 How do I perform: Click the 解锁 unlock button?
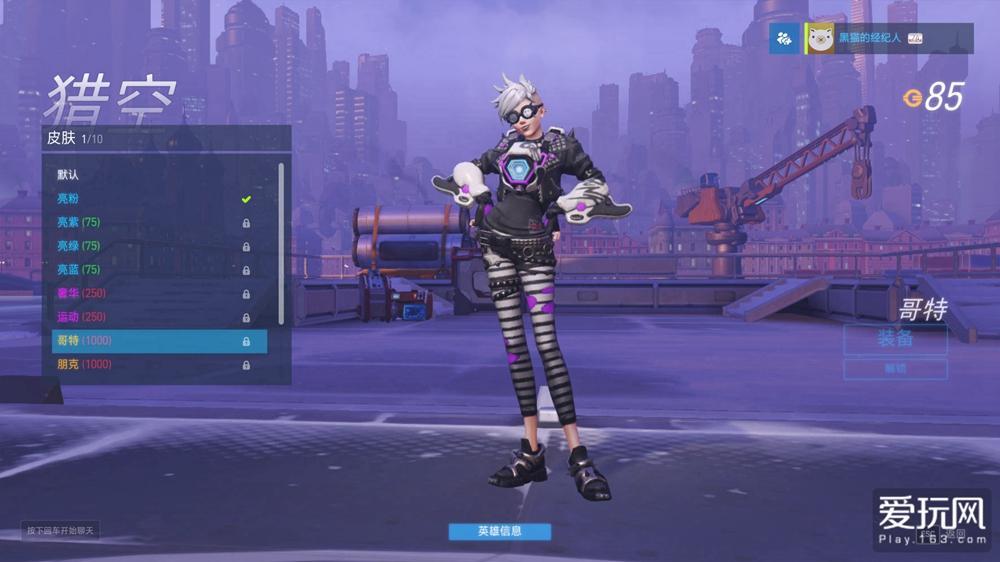(895, 369)
